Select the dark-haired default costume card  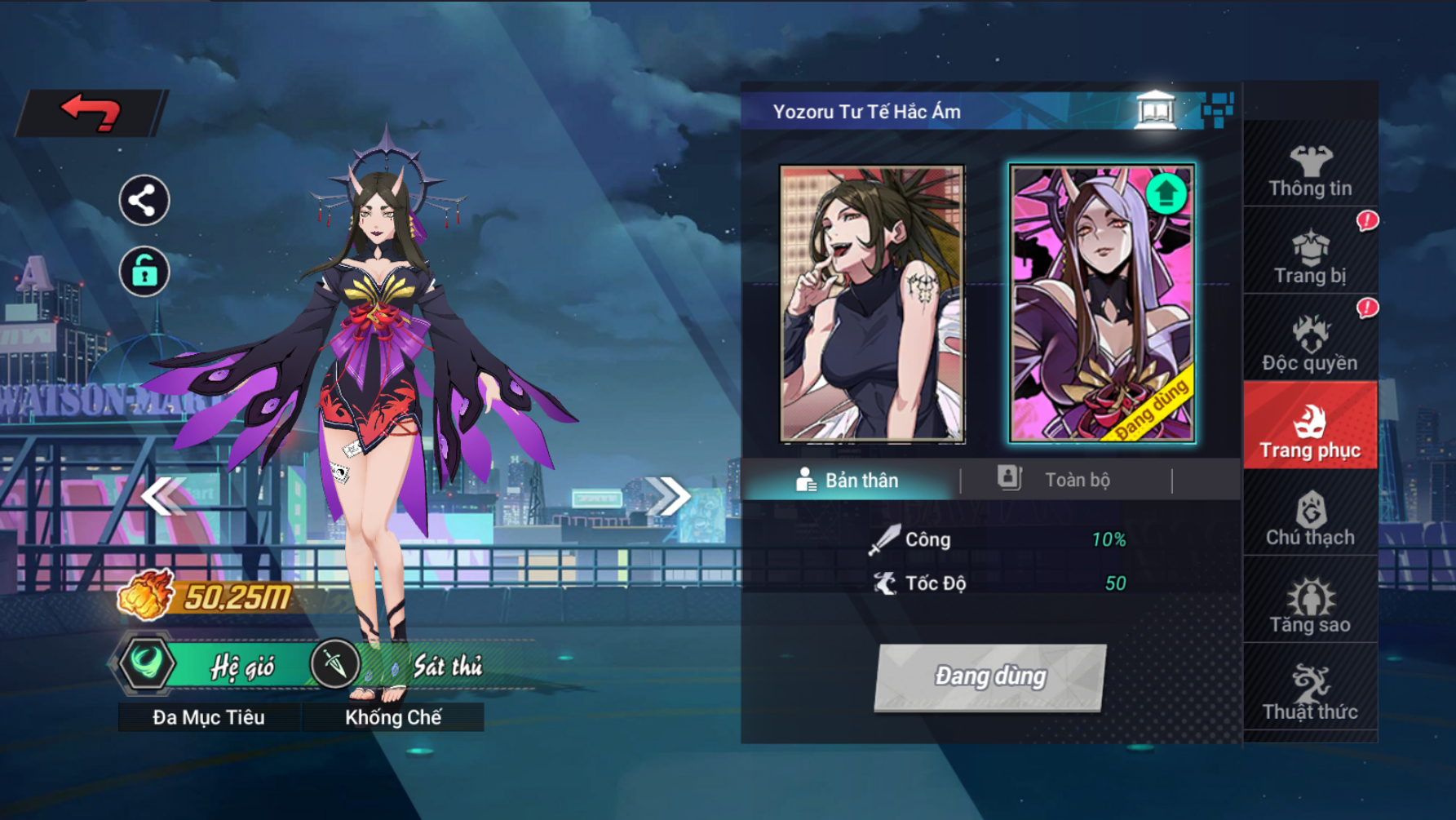click(872, 304)
